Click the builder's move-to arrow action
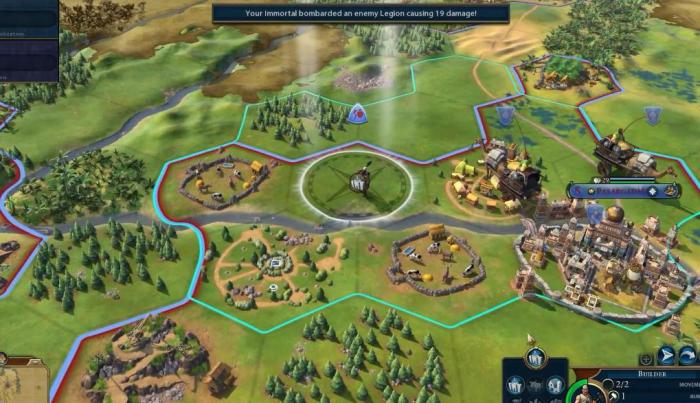Screen dimensions: 700x403 pyautogui.click(x=666, y=355)
